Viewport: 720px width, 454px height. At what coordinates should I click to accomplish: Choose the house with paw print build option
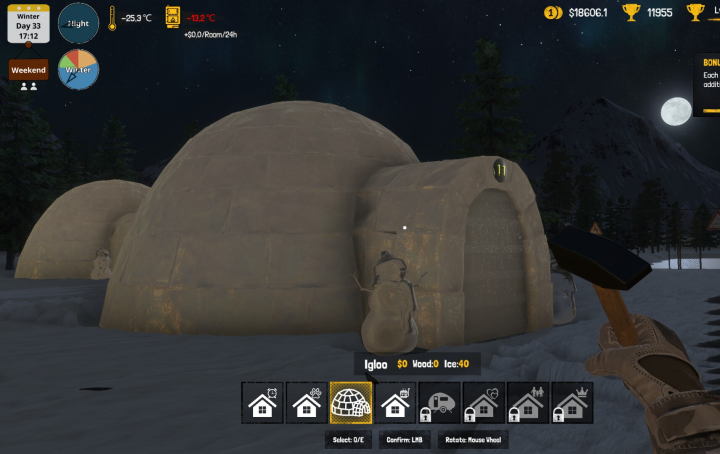pos(307,402)
